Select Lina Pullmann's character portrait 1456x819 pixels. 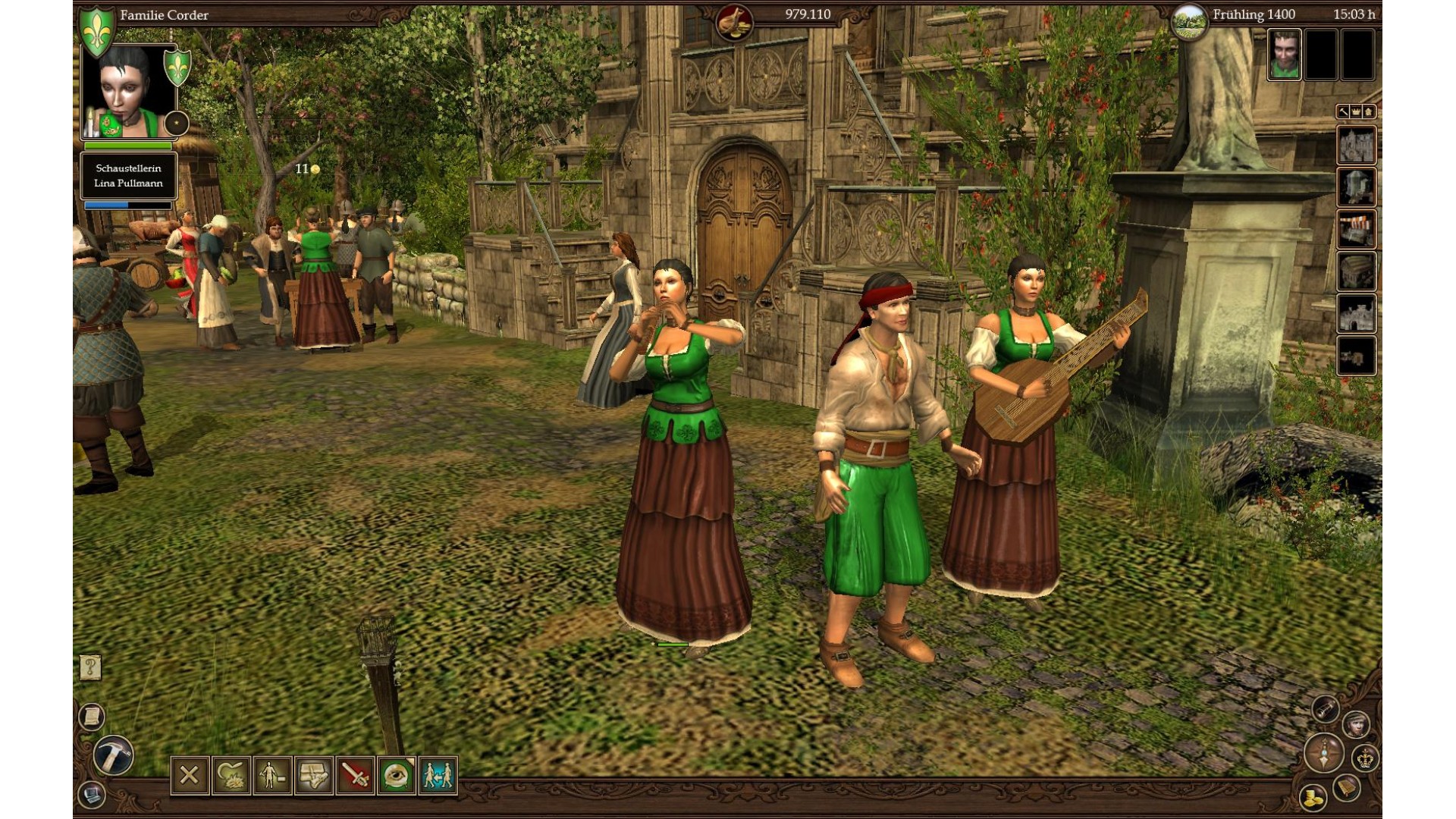point(127,92)
